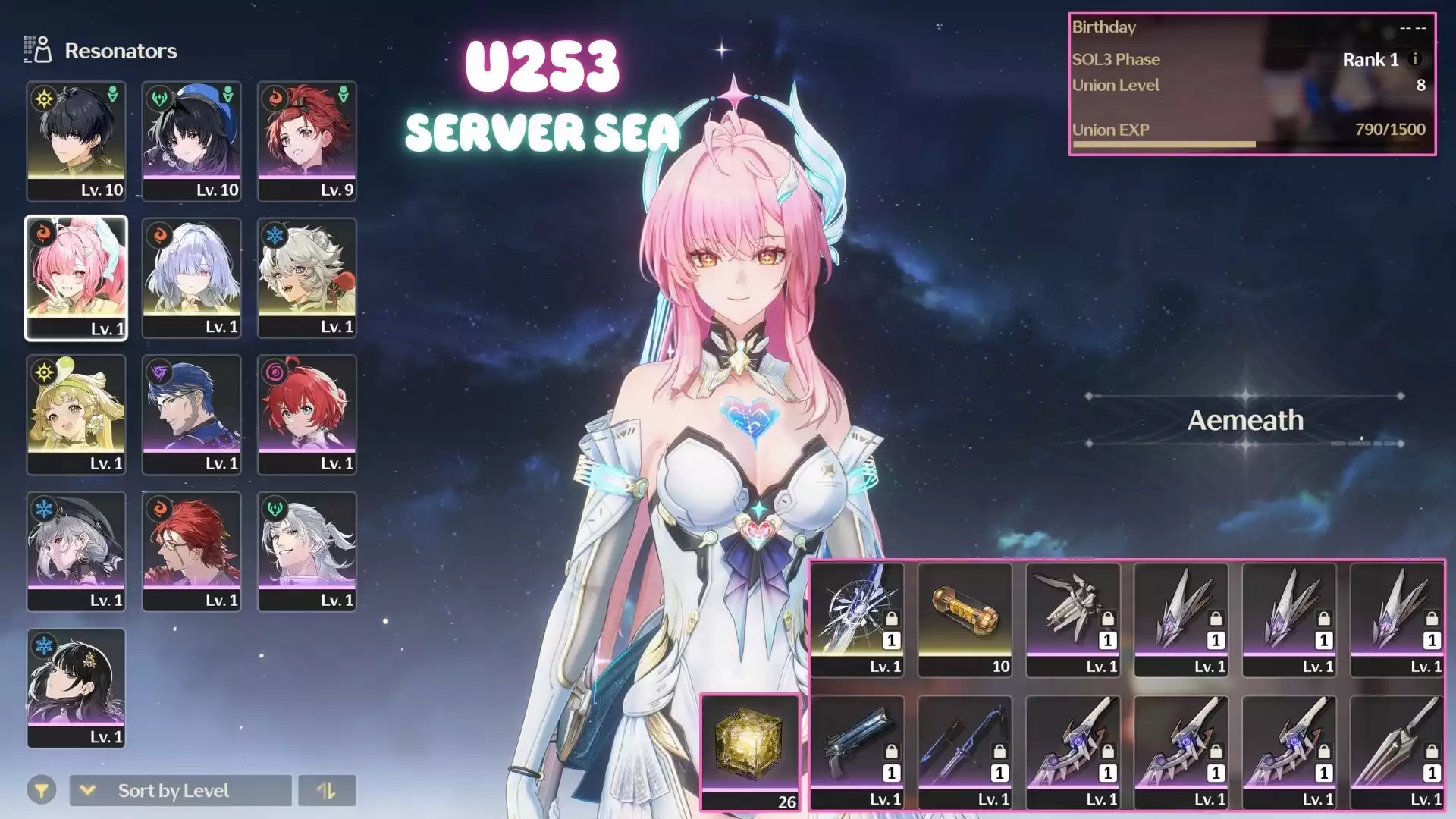Image resolution: width=1456 pixels, height=819 pixels.
Task: Toggle the sort order arrows button
Action: point(326,791)
